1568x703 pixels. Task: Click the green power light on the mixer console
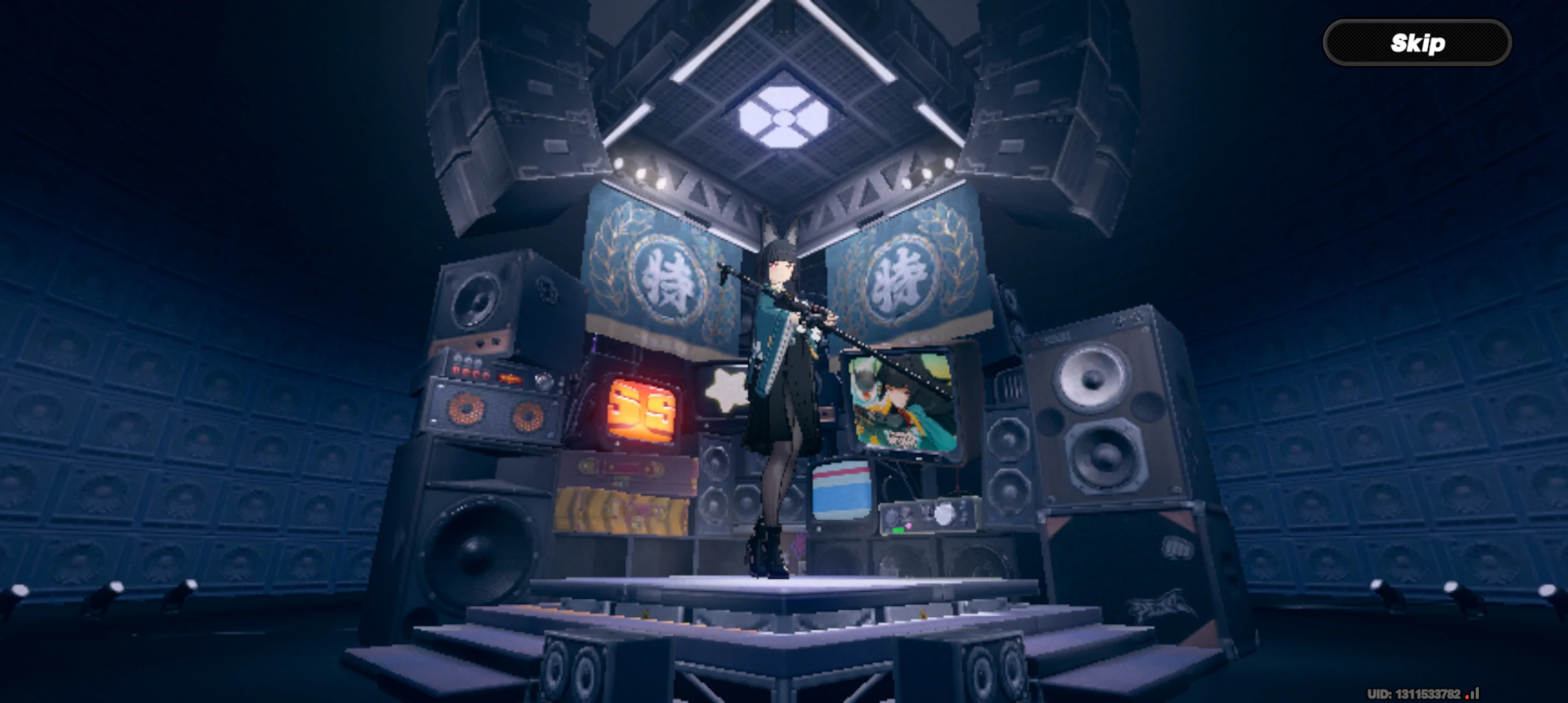[x=898, y=530]
